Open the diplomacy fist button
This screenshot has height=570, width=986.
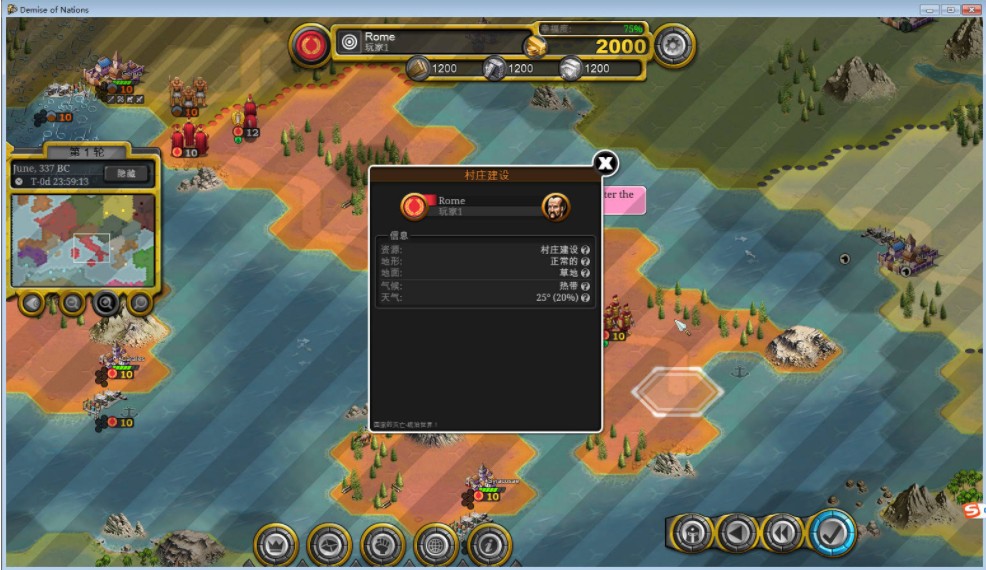click(x=383, y=545)
